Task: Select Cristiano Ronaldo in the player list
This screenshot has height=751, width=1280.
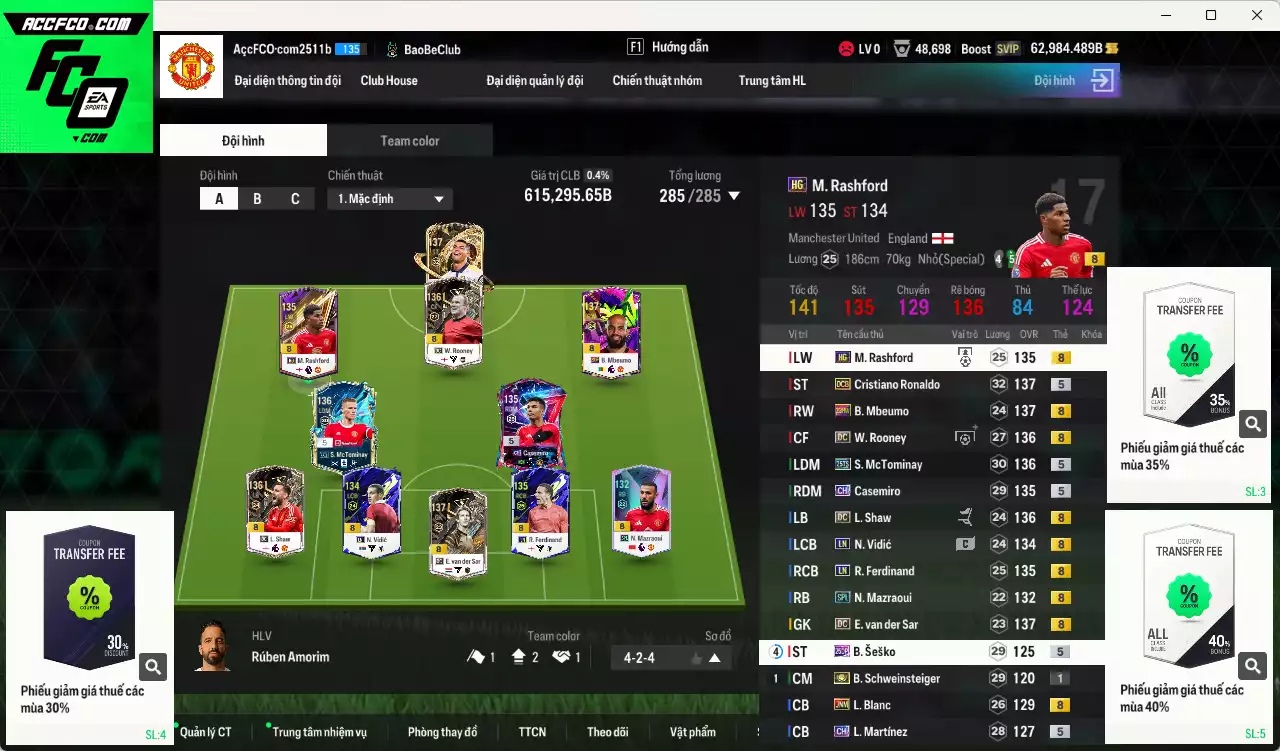Action: pyautogui.click(x=900, y=384)
